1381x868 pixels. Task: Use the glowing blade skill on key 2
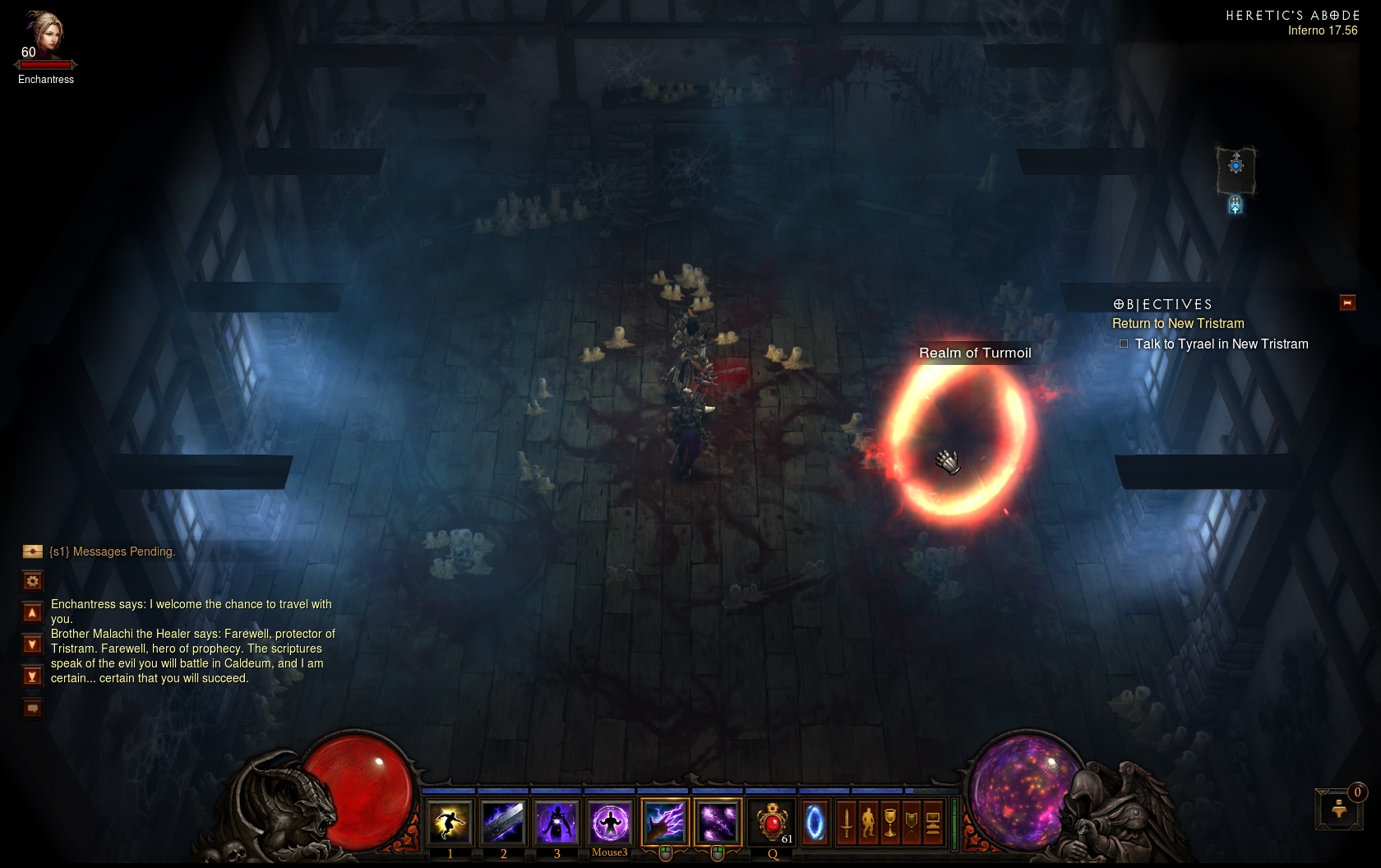[x=503, y=822]
